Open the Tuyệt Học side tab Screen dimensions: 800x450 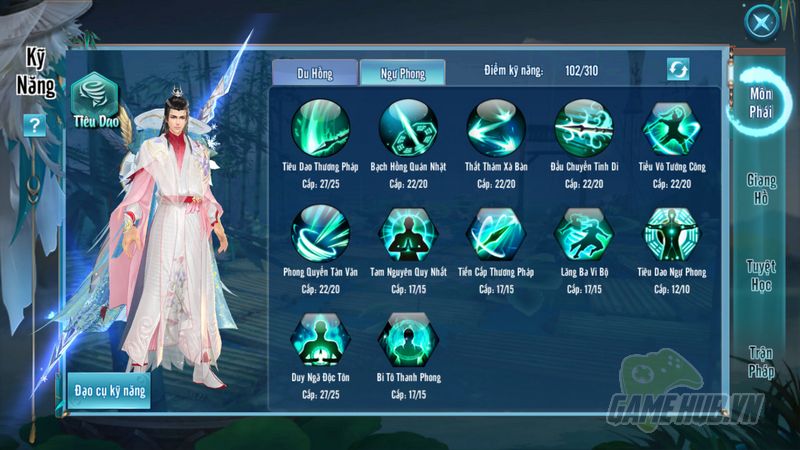pyautogui.click(x=762, y=275)
